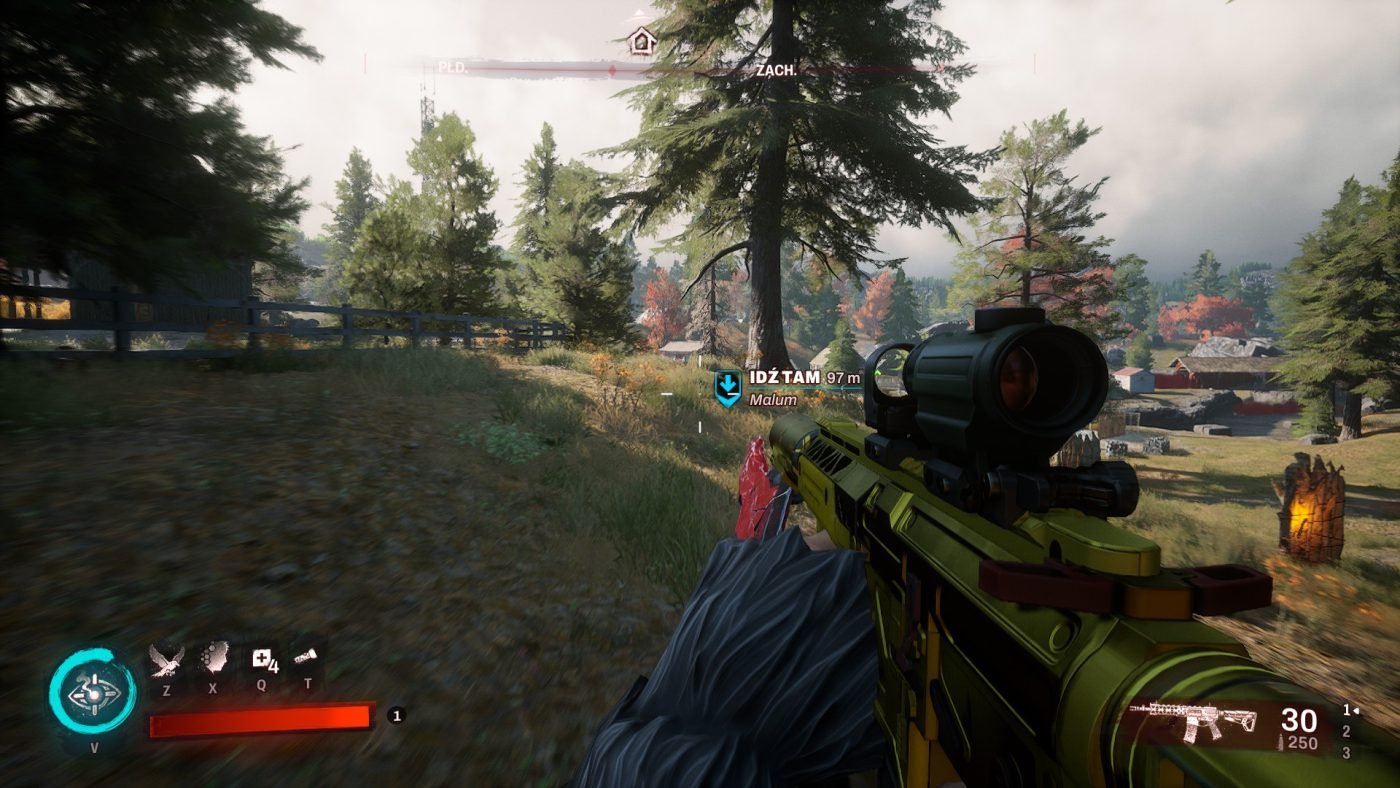
Task: Switch to weapon slot 2
Action: [x=1347, y=731]
